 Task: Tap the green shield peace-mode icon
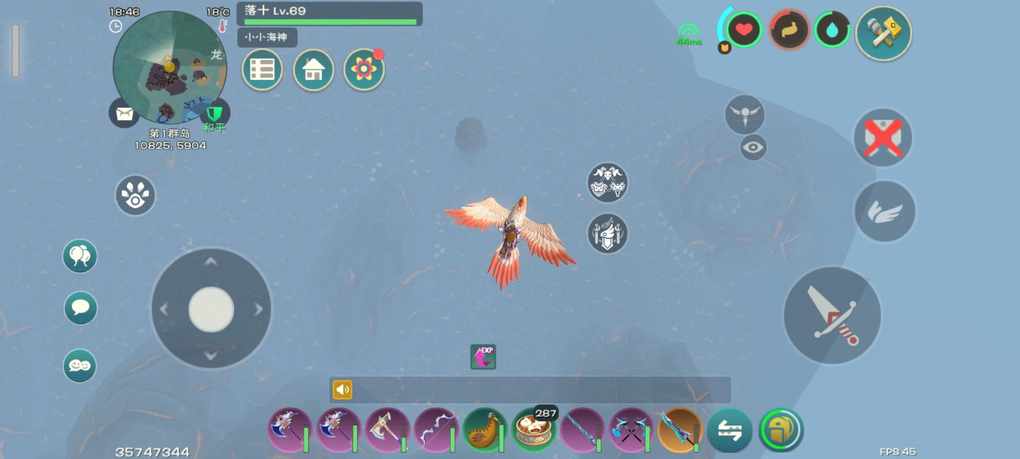point(214,114)
